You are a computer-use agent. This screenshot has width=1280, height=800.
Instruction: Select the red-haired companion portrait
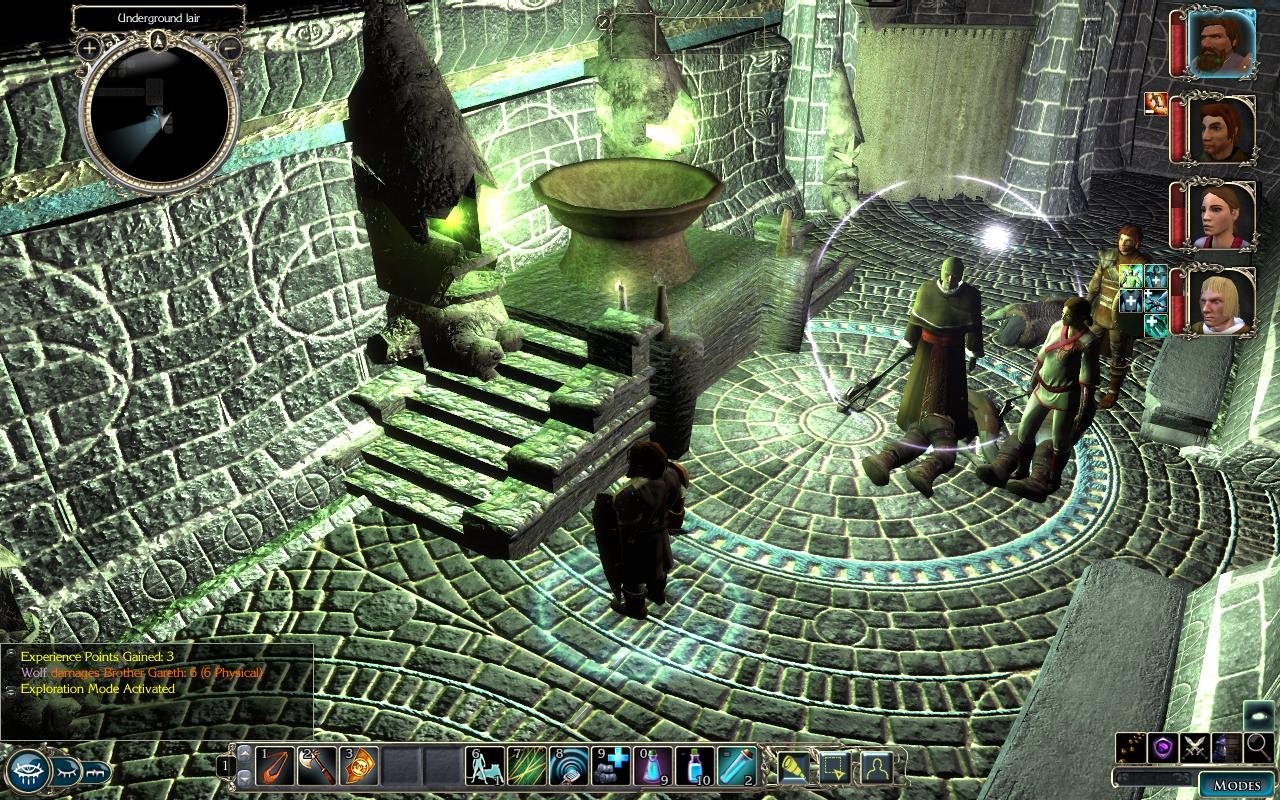coord(1222,129)
